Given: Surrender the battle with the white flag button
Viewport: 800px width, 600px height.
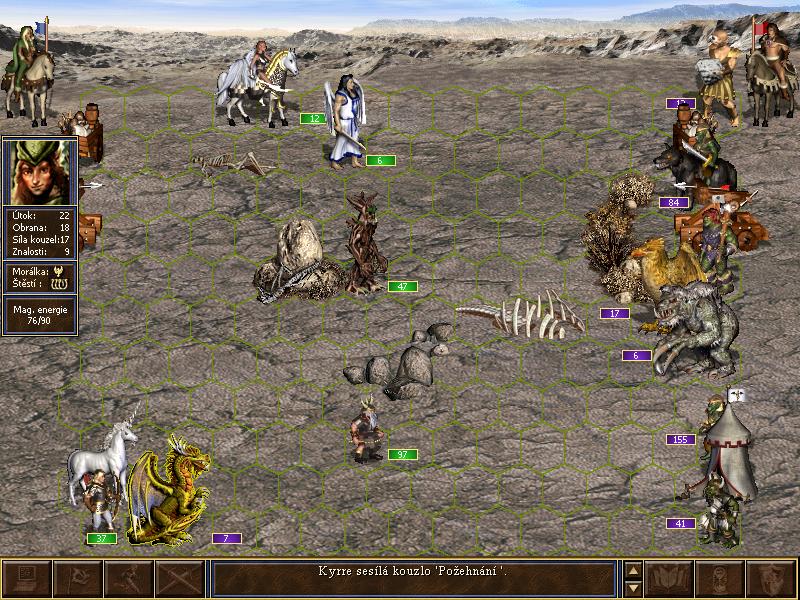Looking at the screenshot, I should 78,579.
